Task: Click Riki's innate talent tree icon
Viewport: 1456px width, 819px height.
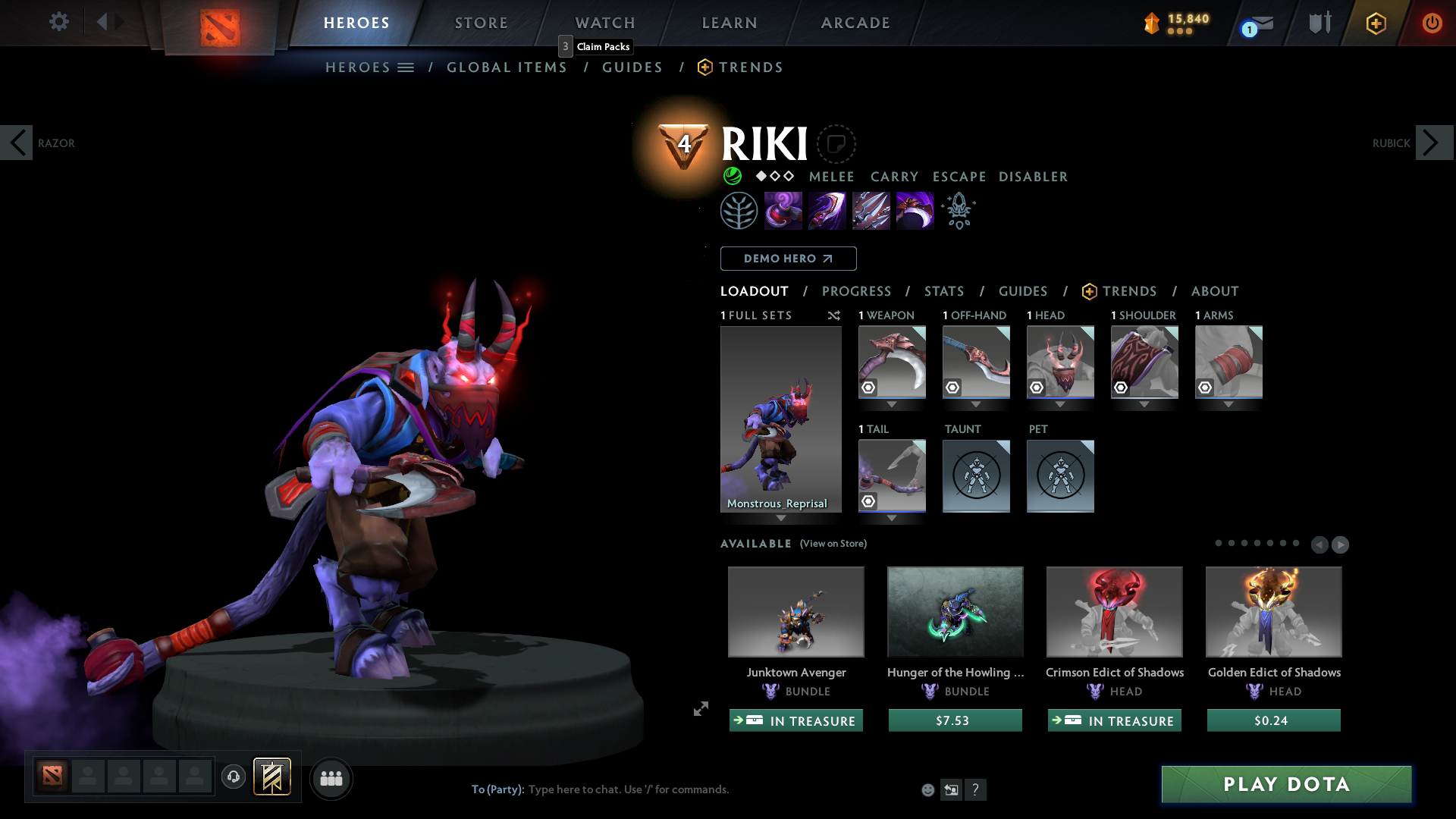Action: [739, 210]
